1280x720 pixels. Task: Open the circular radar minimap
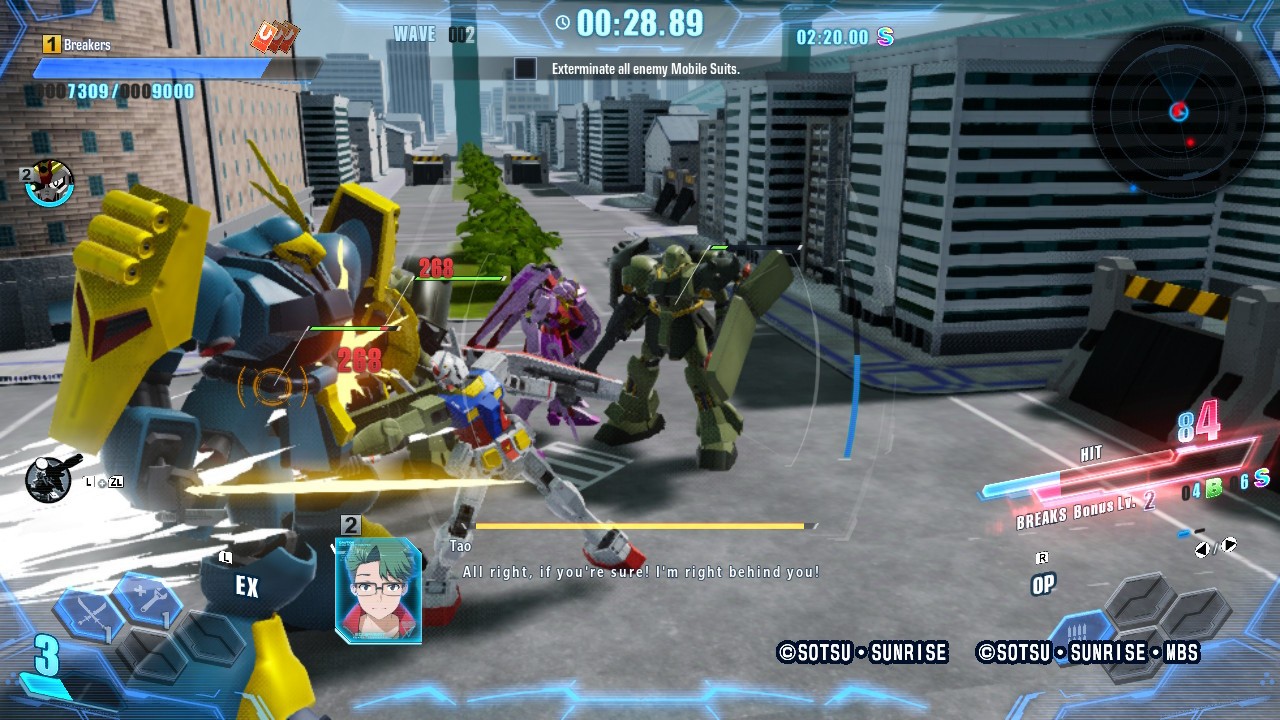pyautogui.click(x=1179, y=111)
